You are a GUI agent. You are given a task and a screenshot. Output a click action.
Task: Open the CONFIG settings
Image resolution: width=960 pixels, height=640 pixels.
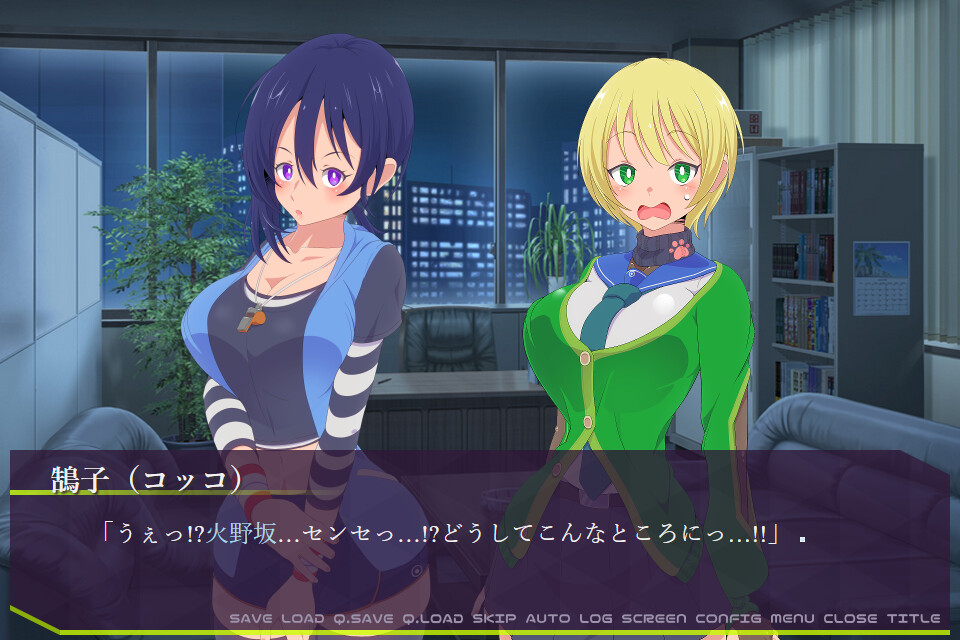(729, 618)
